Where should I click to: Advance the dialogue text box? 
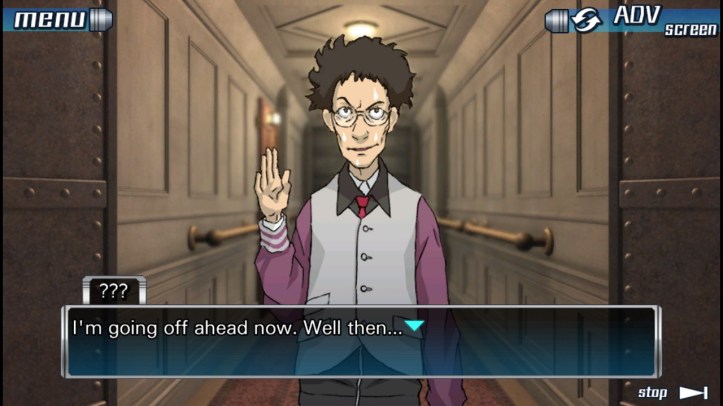[360, 340]
